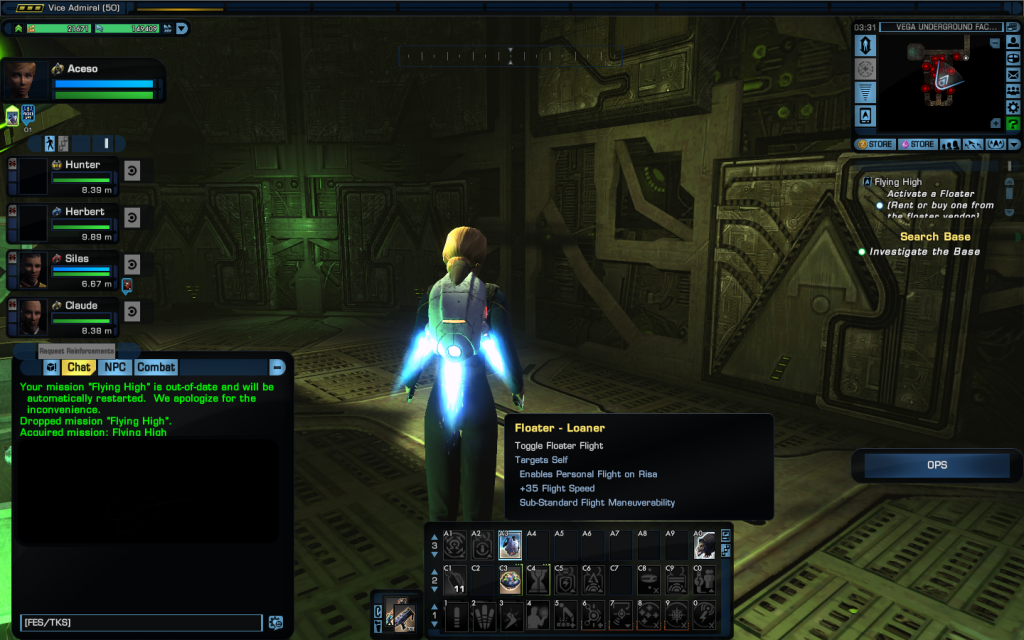Viewport: 1024px width, 640px height.
Task: Select away team member Silas
Action: [76, 259]
